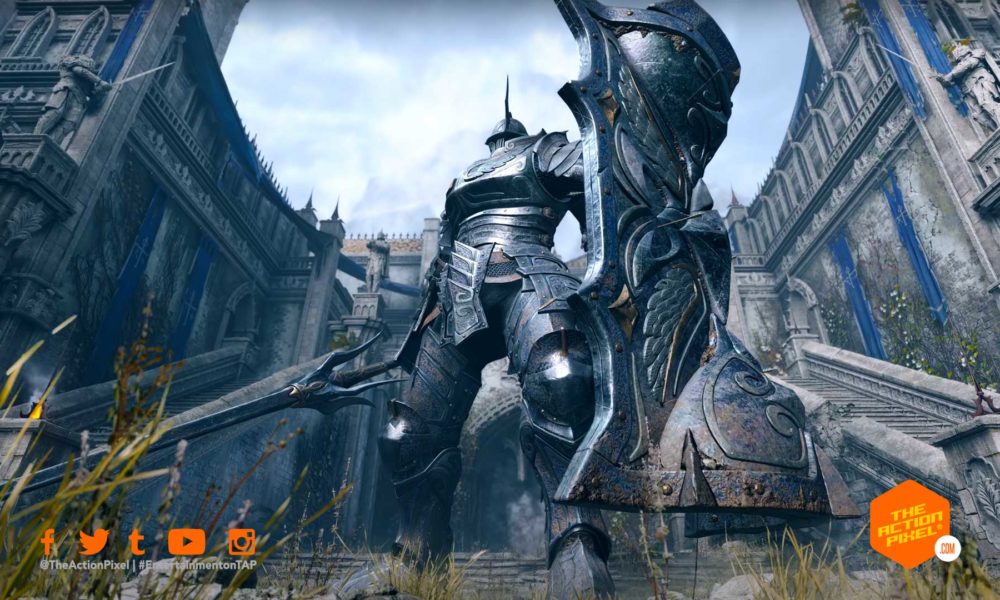
Task: Click the YouTube icon in the watermark
Action: click(x=186, y=542)
